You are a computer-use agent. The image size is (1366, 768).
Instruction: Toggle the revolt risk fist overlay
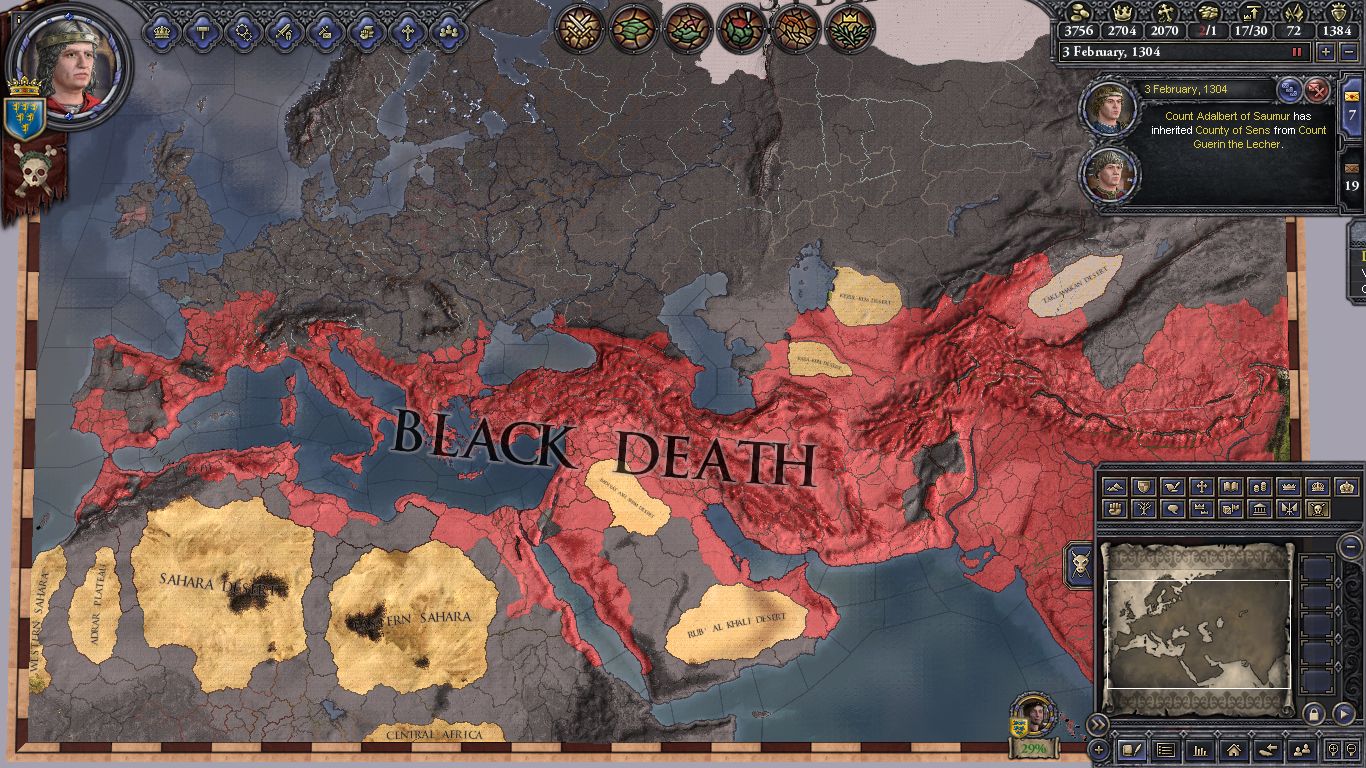[1115, 509]
